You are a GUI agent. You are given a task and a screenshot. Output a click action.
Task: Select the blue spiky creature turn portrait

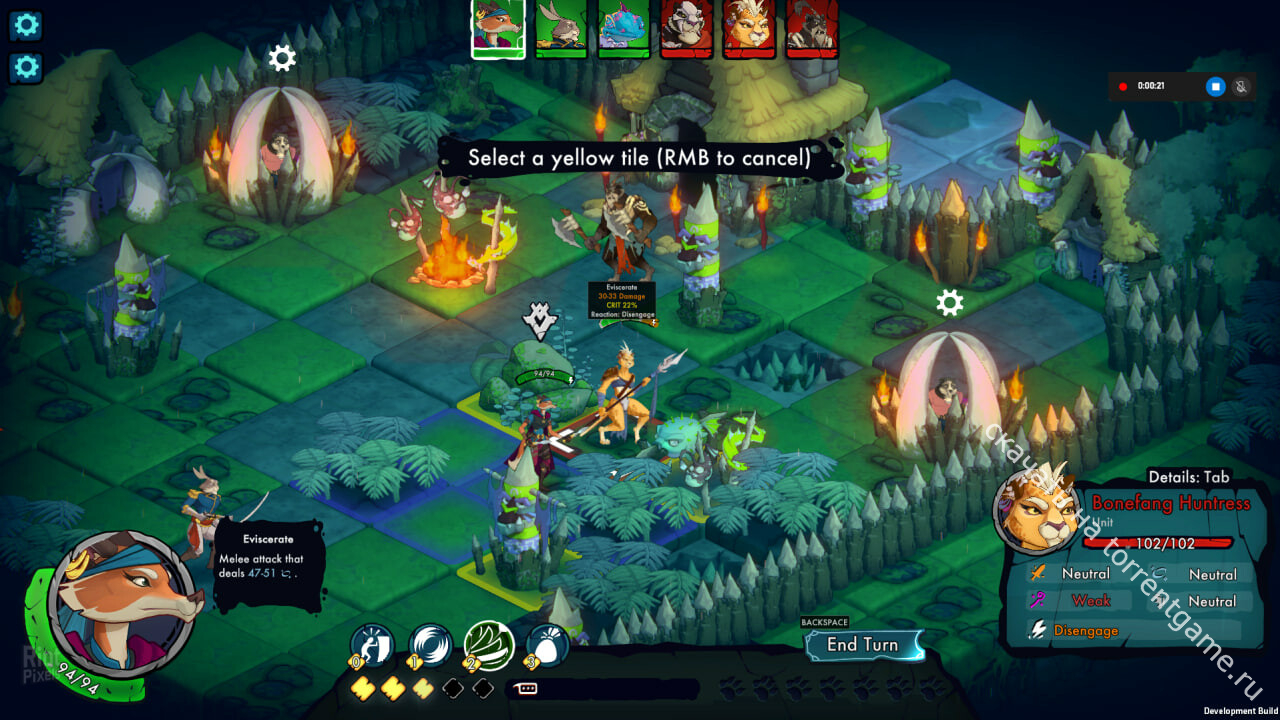[x=624, y=27]
